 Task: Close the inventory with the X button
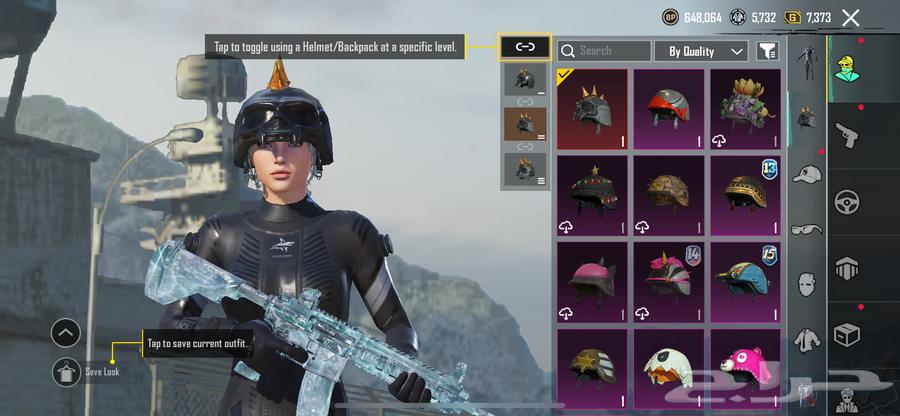click(851, 17)
